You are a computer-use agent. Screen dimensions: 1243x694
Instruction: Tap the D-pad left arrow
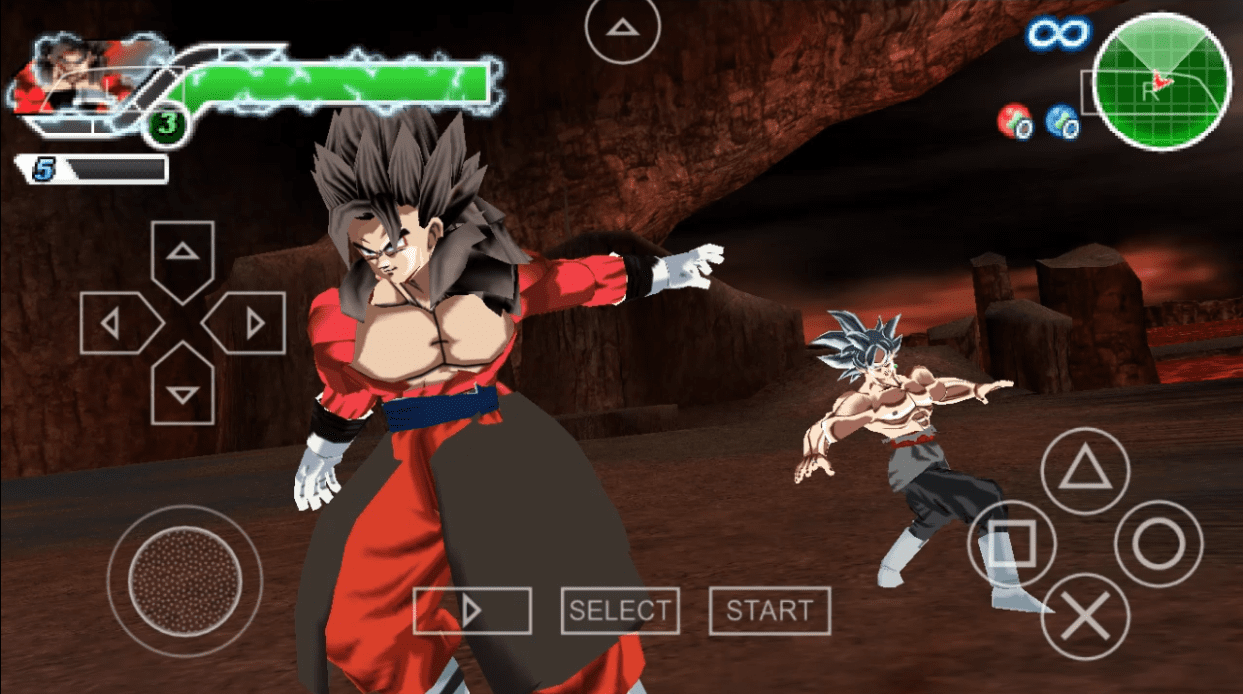pos(114,323)
